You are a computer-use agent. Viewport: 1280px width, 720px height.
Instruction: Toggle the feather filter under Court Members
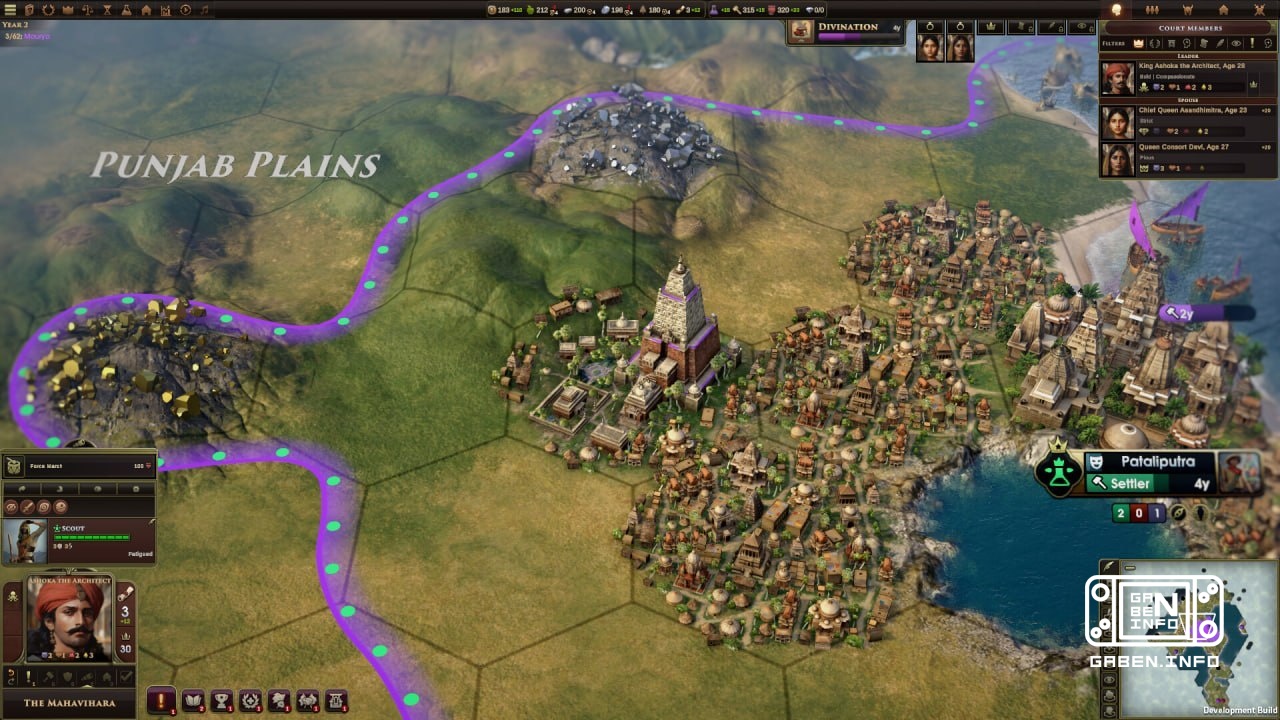(1218, 43)
